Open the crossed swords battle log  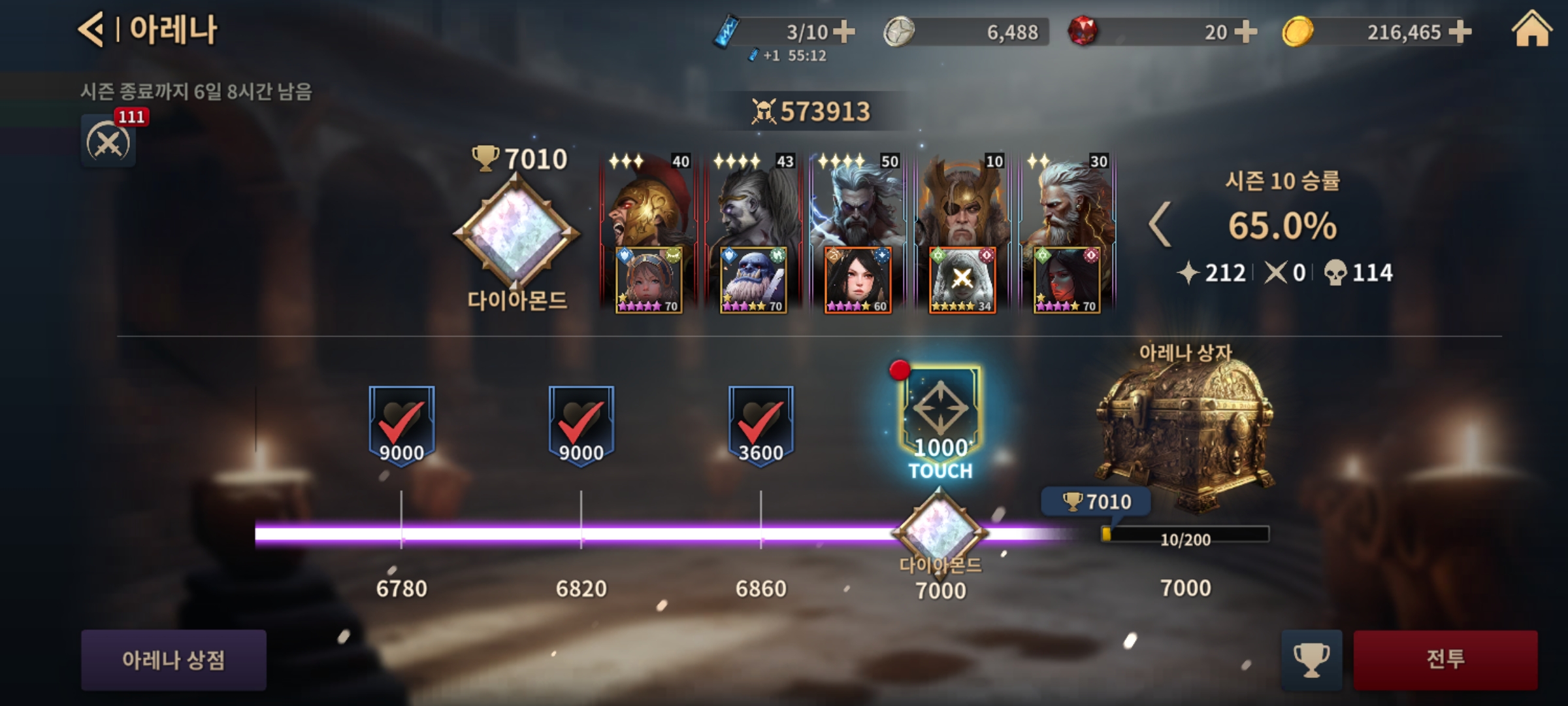coord(108,142)
